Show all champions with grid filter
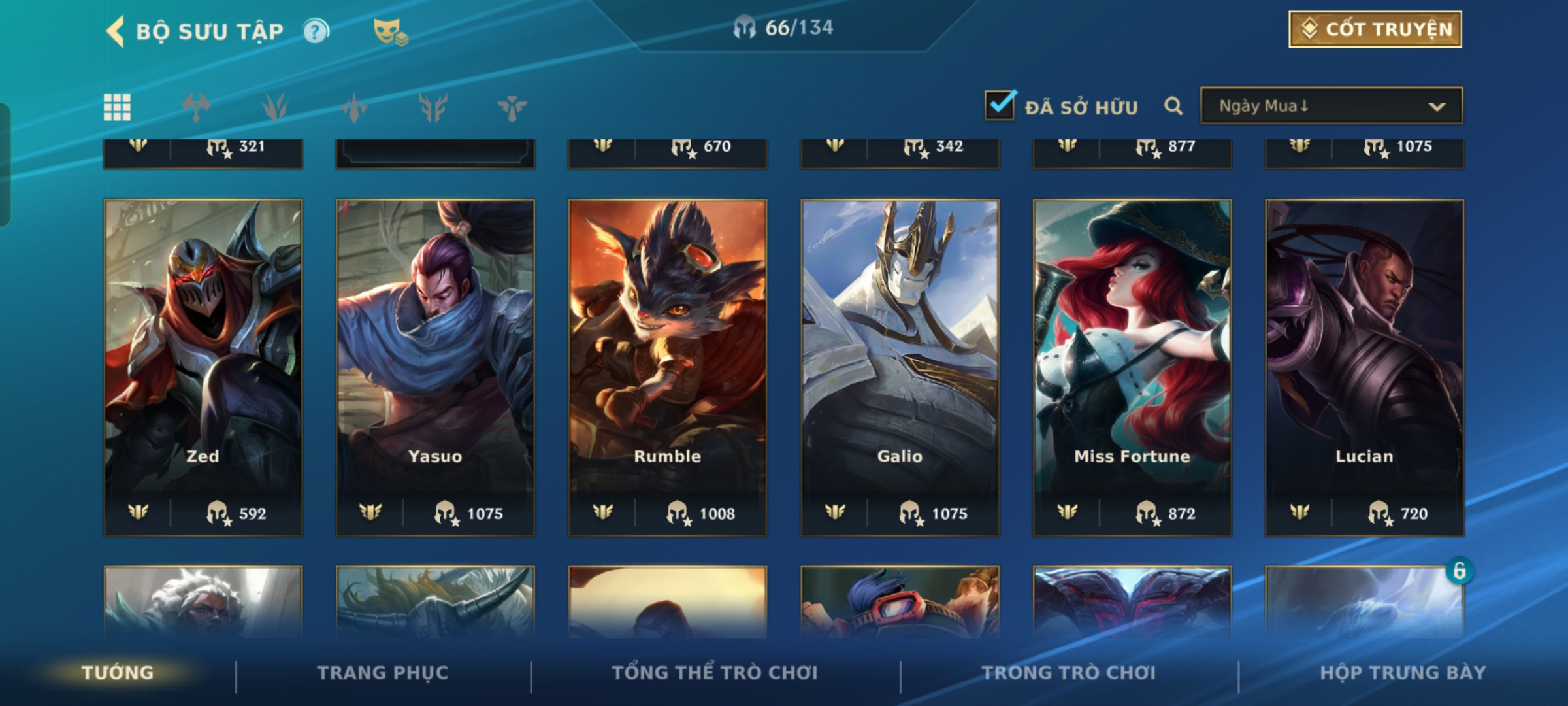Viewport: 1568px width, 706px height. point(117,107)
